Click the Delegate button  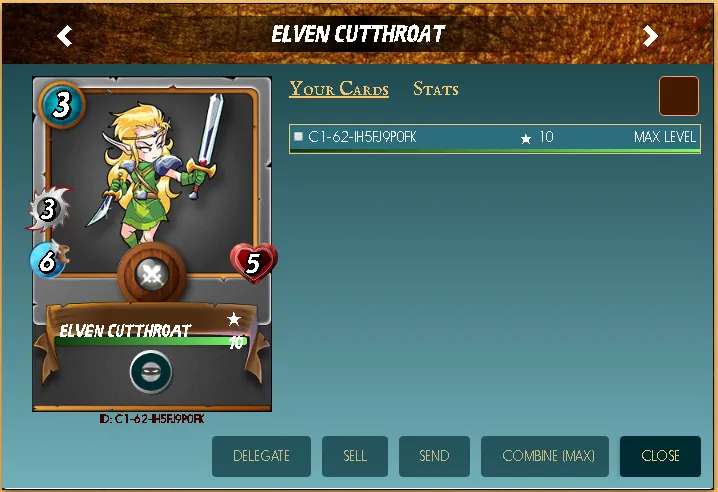coord(261,456)
